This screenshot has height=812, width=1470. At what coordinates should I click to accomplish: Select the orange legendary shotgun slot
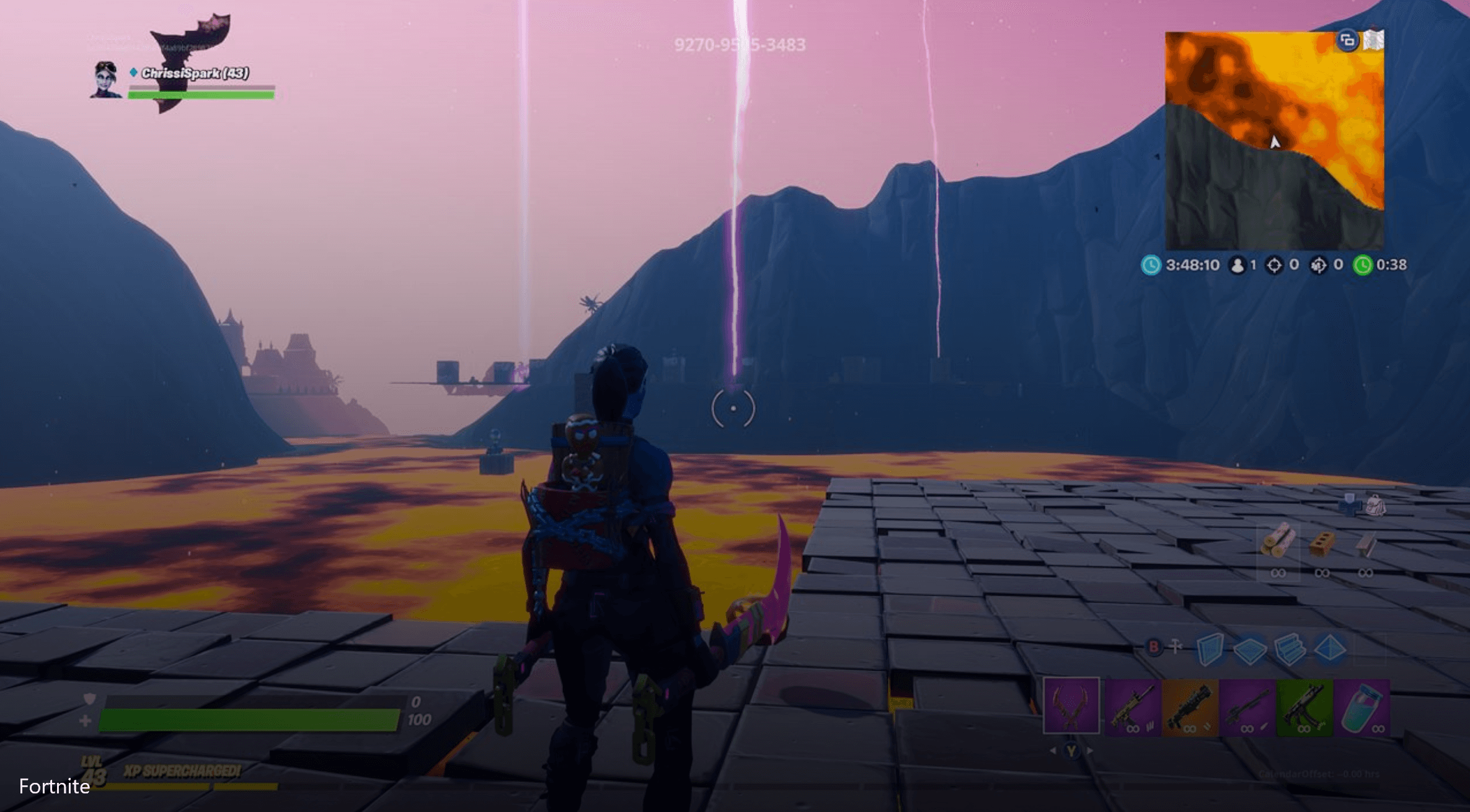tap(1190, 707)
